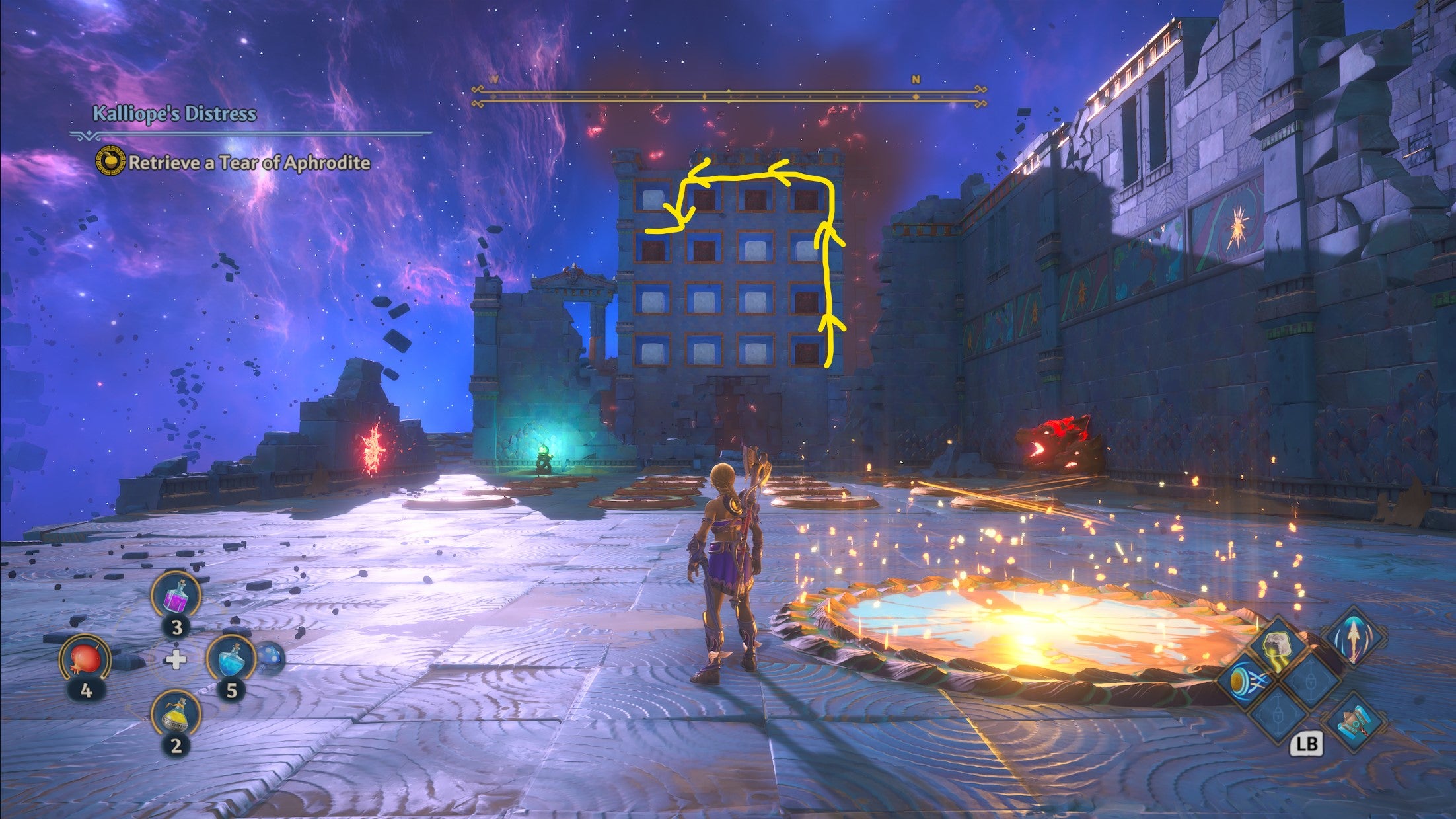This screenshot has height=819, width=1456.
Task: Click the LB button prompt
Action: pyautogui.click(x=1307, y=744)
